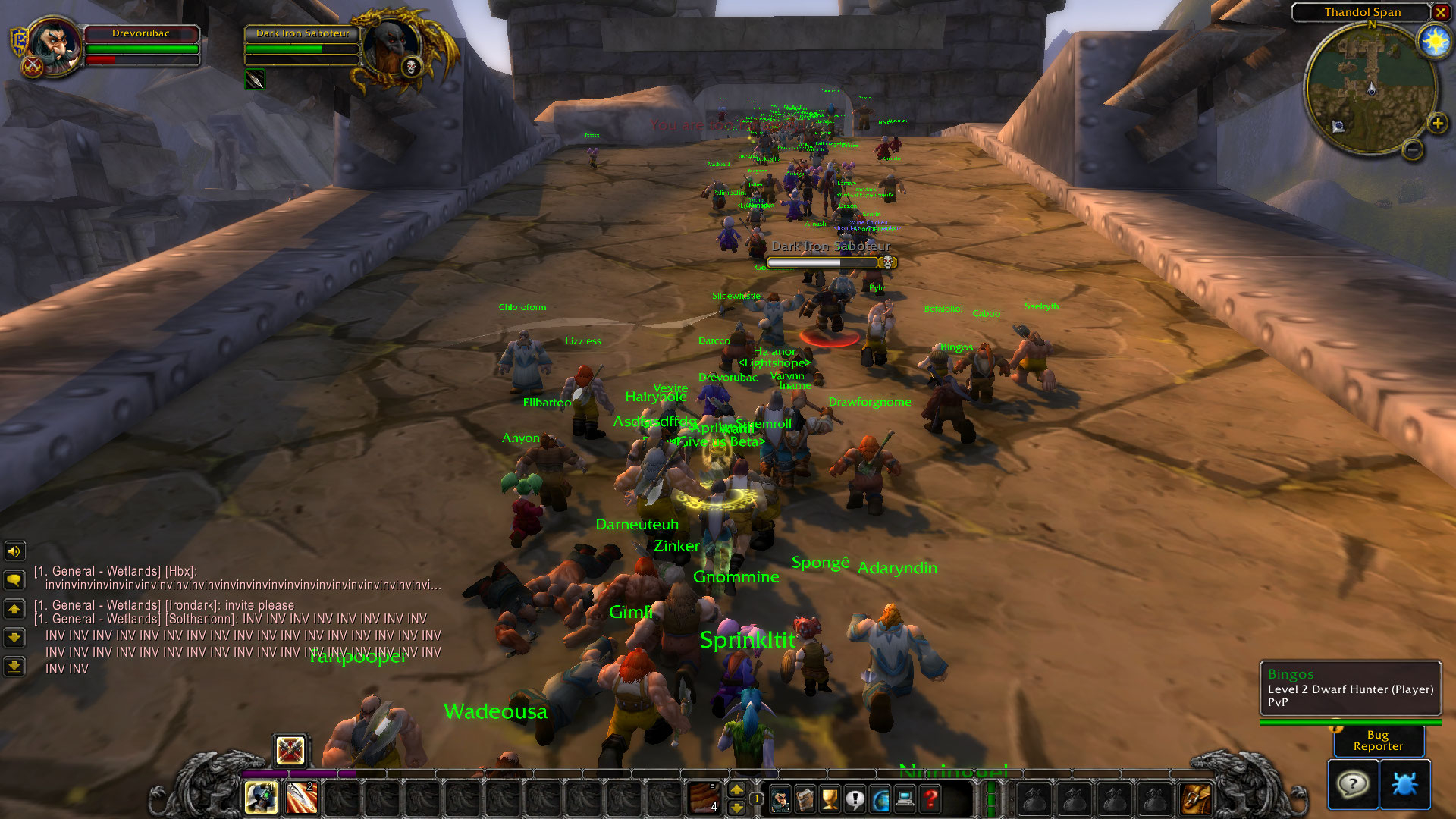Image resolution: width=1456 pixels, height=819 pixels.
Task: Zoom out the minimap with the minus button
Action: (x=1412, y=150)
